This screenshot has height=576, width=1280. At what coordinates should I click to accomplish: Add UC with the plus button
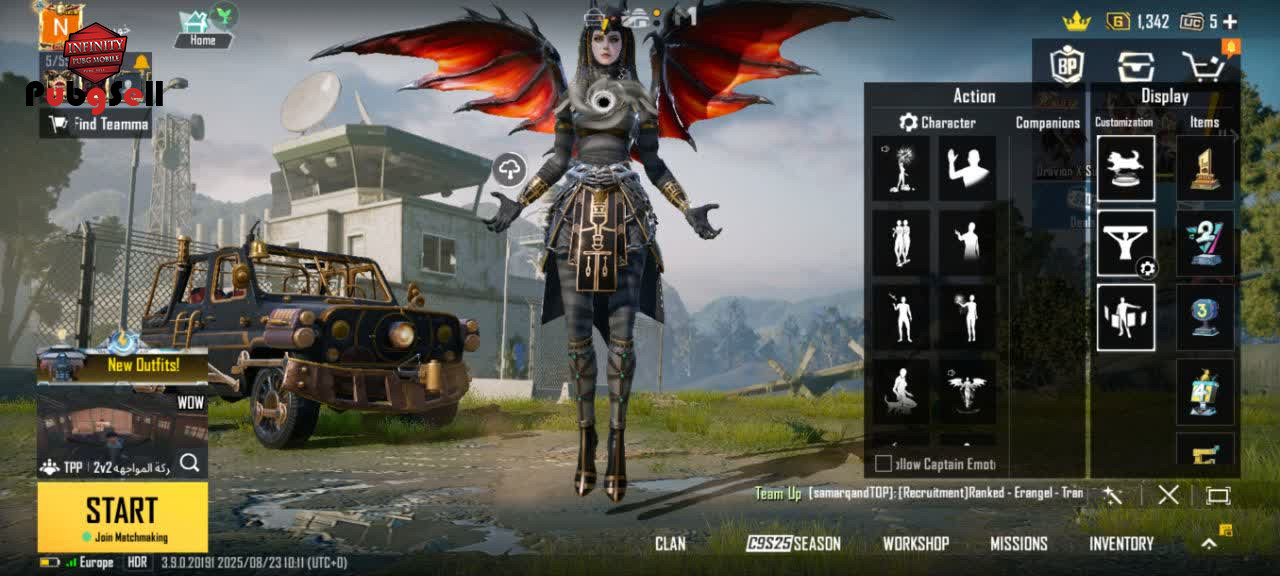(x=1229, y=21)
